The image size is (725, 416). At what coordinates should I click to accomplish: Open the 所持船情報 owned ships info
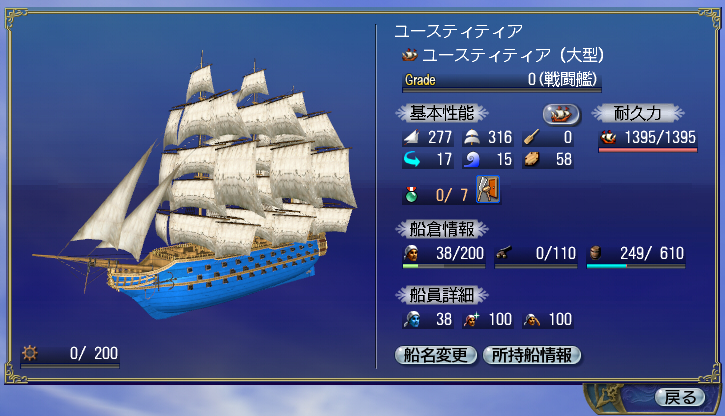coord(531,354)
